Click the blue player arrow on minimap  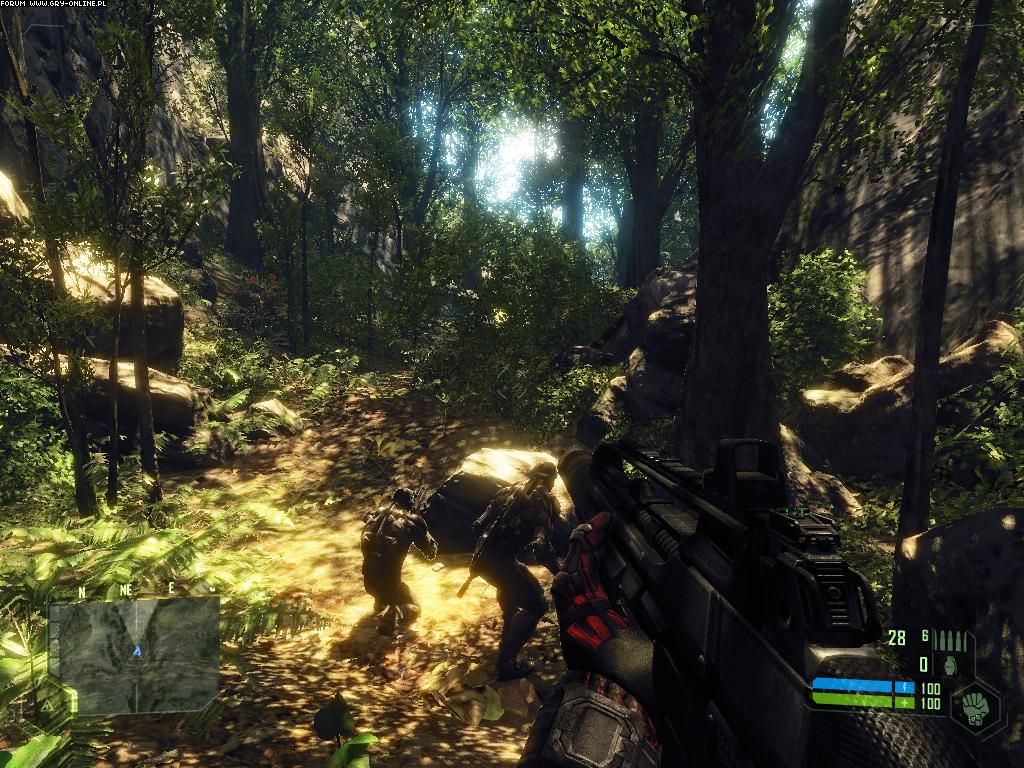coord(137,651)
